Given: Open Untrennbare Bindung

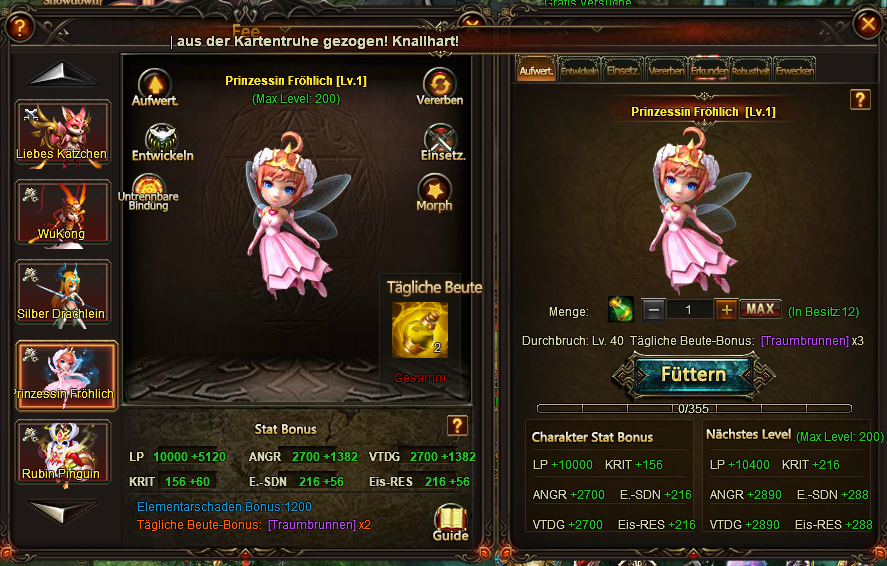Looking at the screenshot, I should [x=149, y=189].
